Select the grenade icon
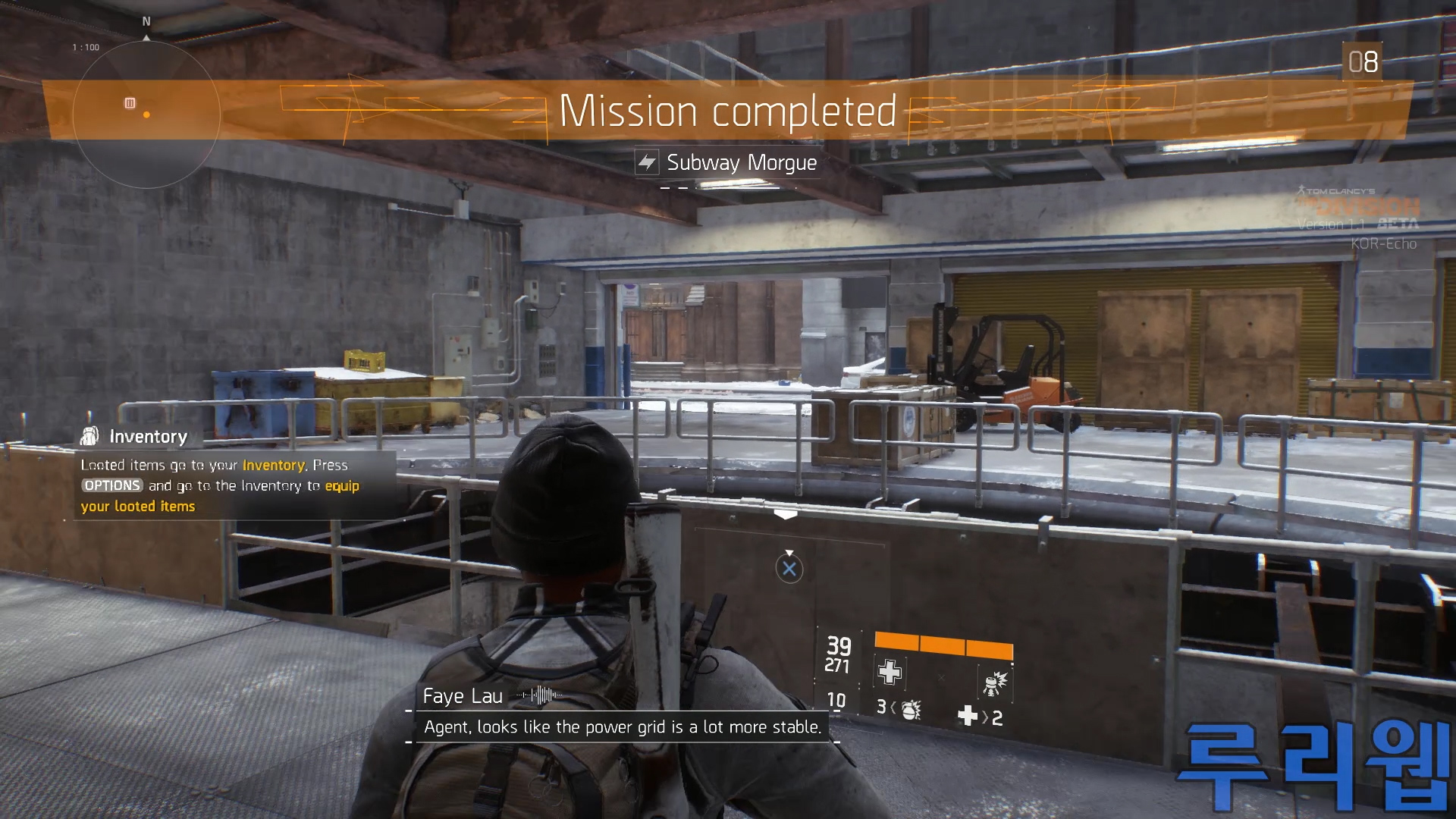 [911, 709]
